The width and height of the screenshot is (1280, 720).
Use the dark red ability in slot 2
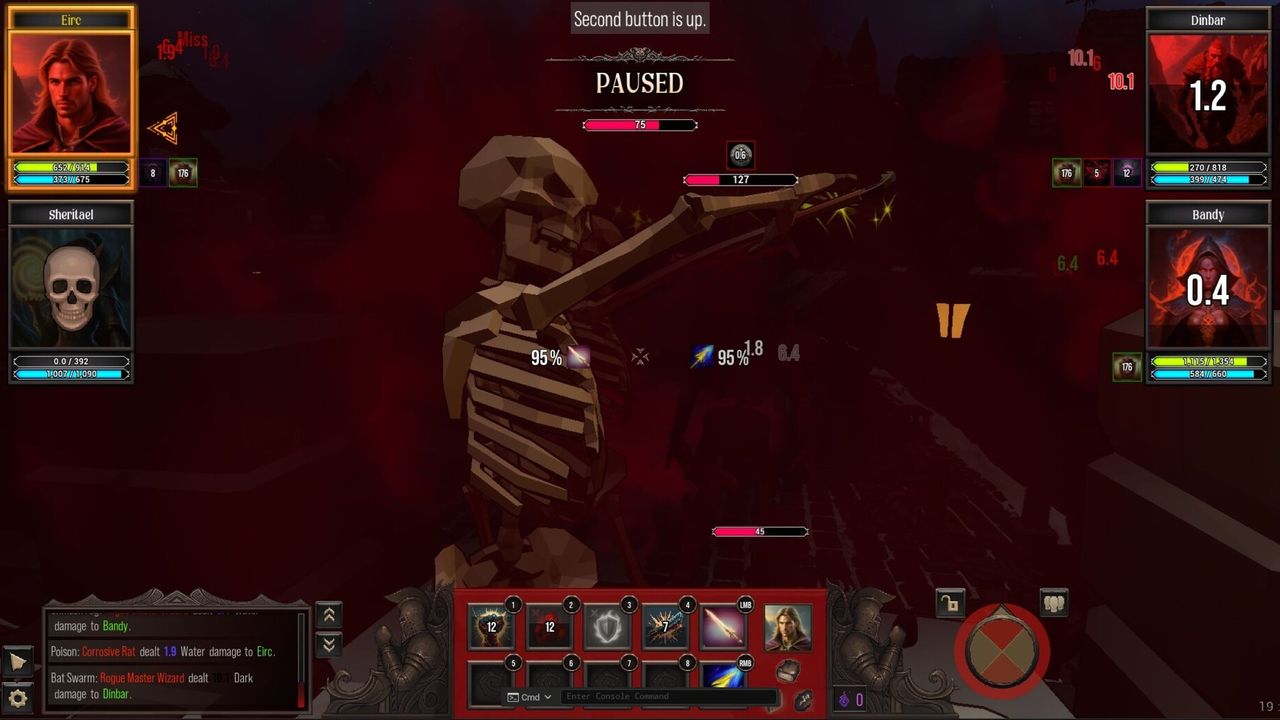(x=549, y=627)
